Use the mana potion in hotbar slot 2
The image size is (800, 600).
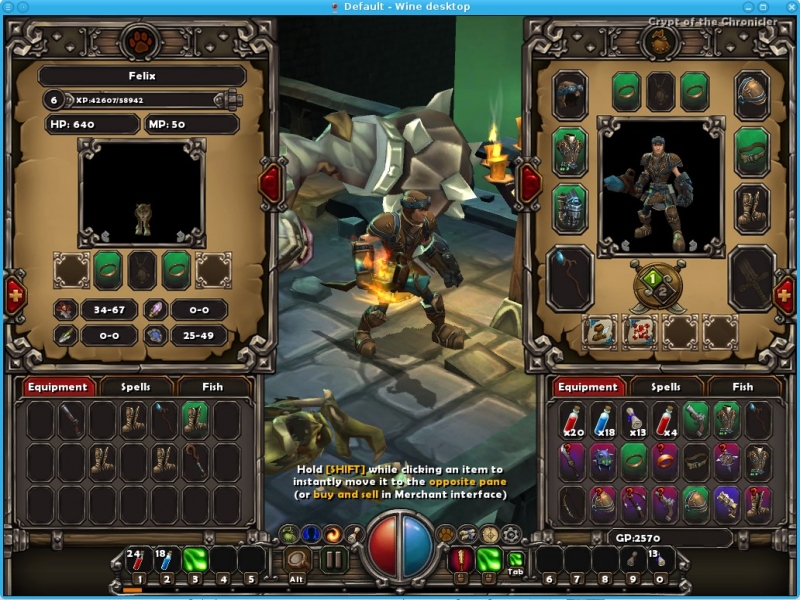tap(167, 558)
